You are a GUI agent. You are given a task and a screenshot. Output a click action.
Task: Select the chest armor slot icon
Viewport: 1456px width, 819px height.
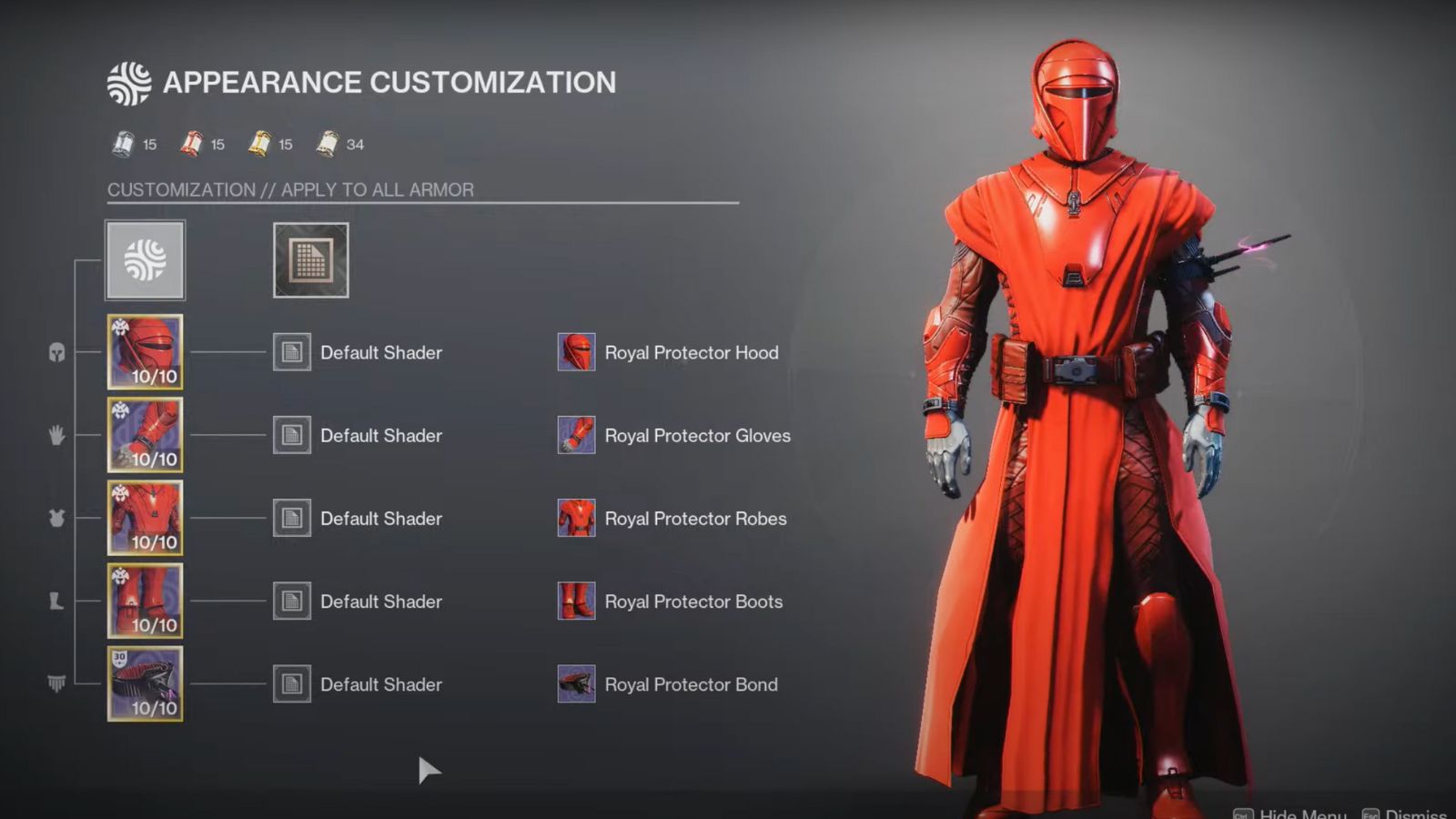point(55,517)
